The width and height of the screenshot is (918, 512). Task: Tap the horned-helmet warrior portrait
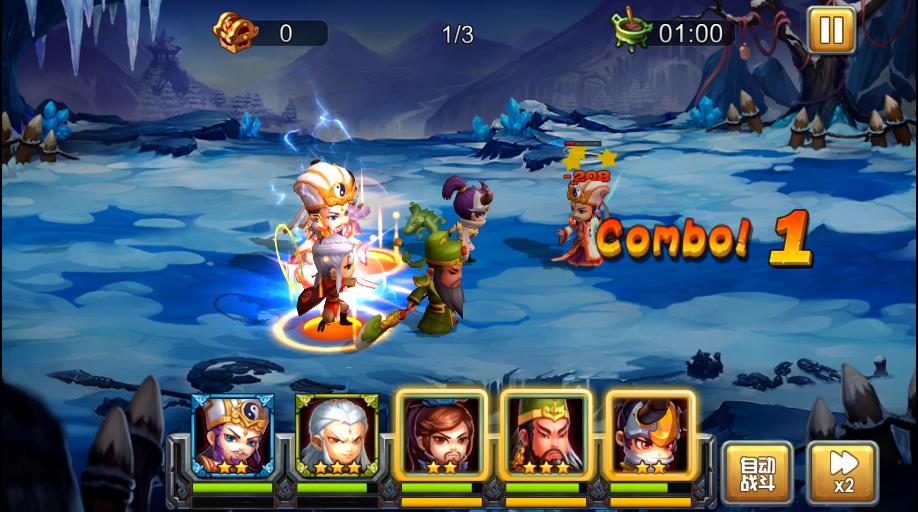point(651,435)
